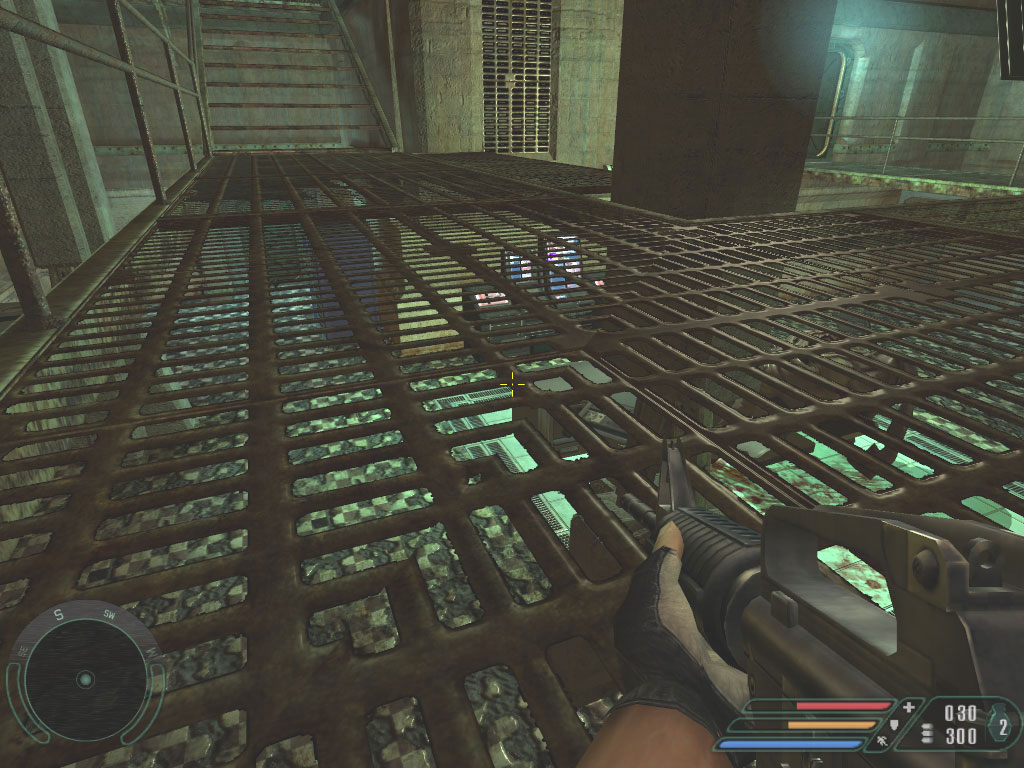This screenshot has width=1024, height=768.
Task: Click the running man stamina icon
Action: 881,743
